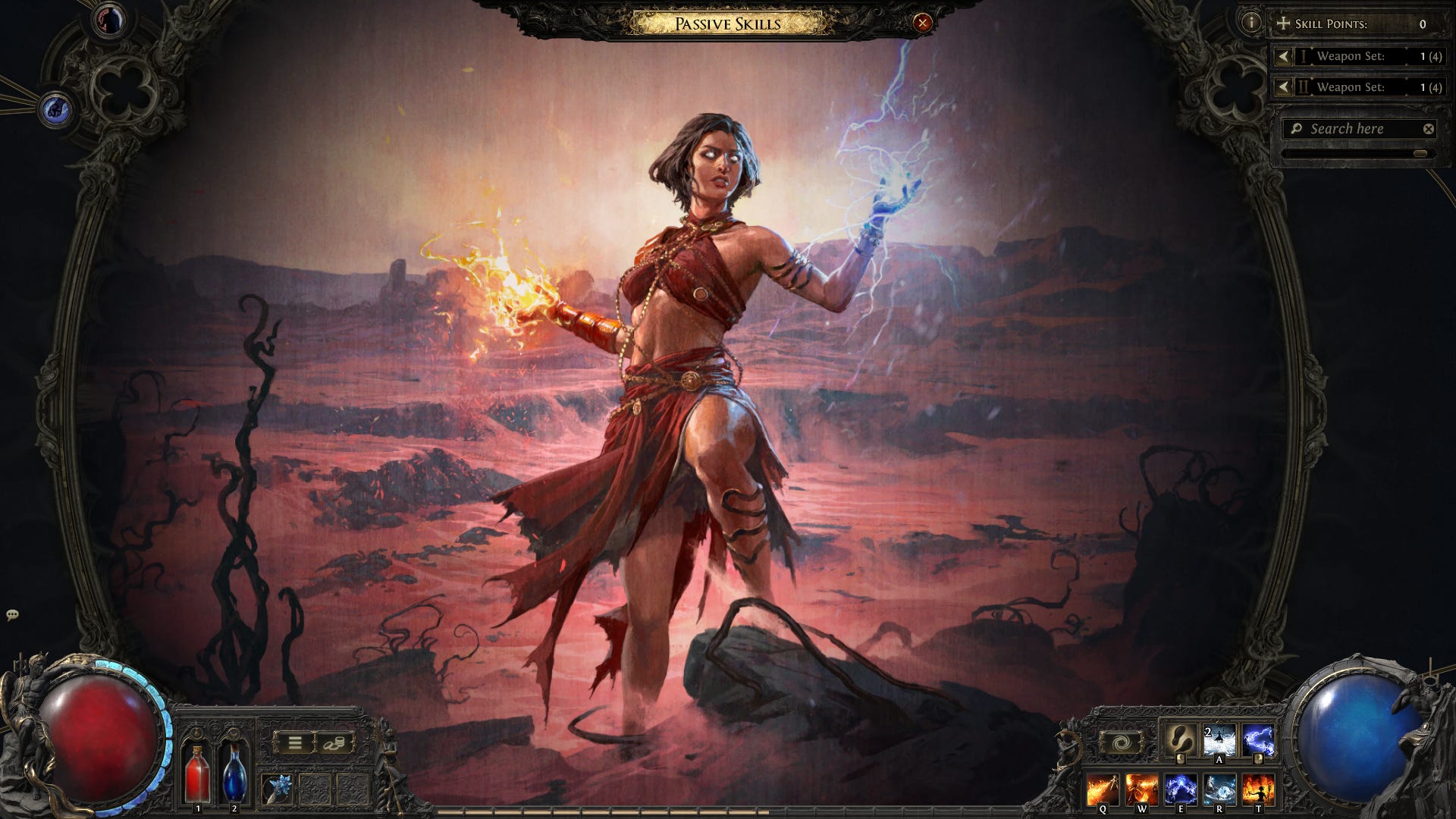1456x819 pixels.
Task: Open the passive tree info button
Action: pyautogui.click(x=1250, y=23)
